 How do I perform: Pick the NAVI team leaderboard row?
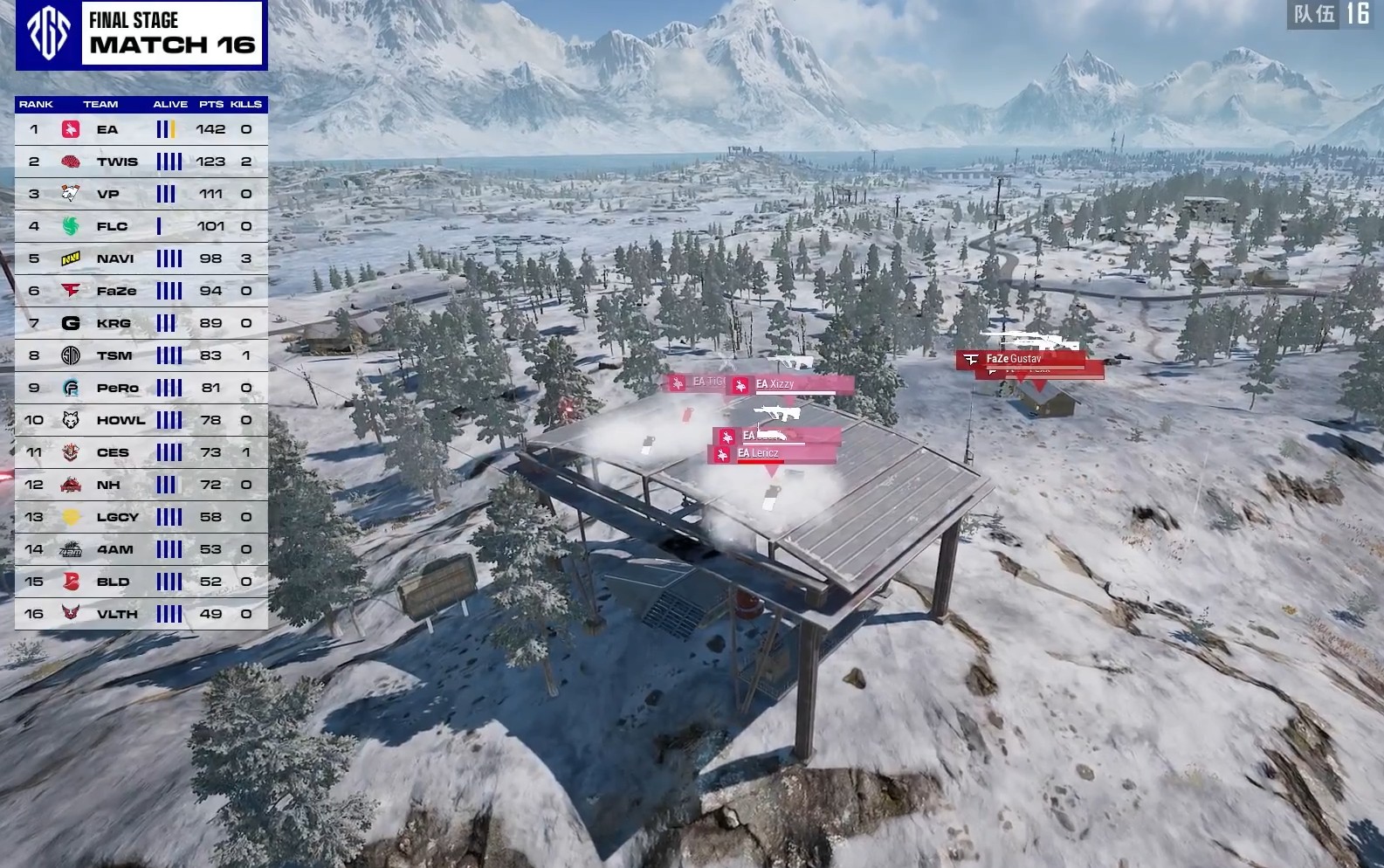coord(141,258)
